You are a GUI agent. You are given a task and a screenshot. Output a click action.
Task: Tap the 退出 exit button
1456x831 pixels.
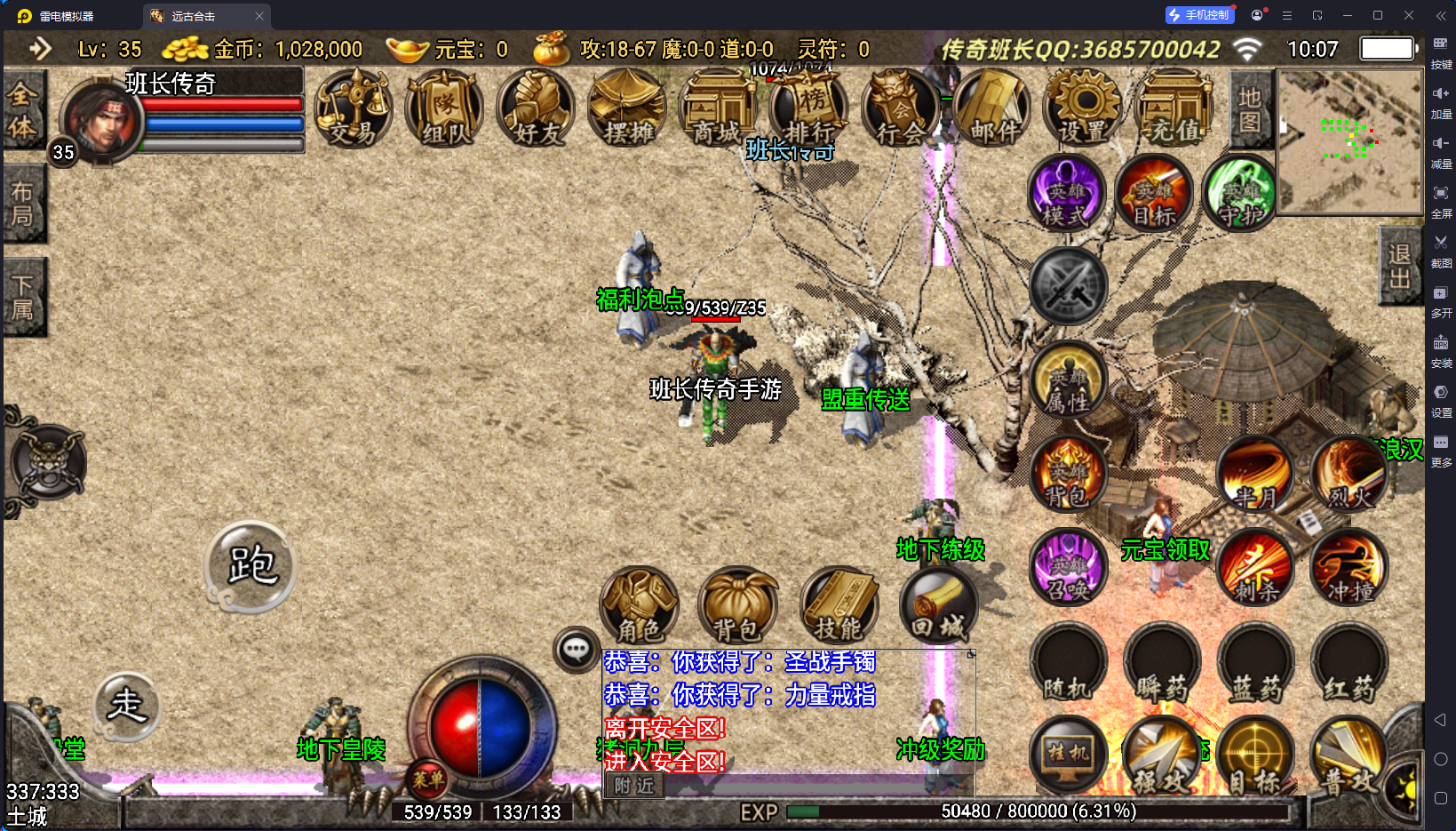pyautogui.click(x=1400, y=266)
